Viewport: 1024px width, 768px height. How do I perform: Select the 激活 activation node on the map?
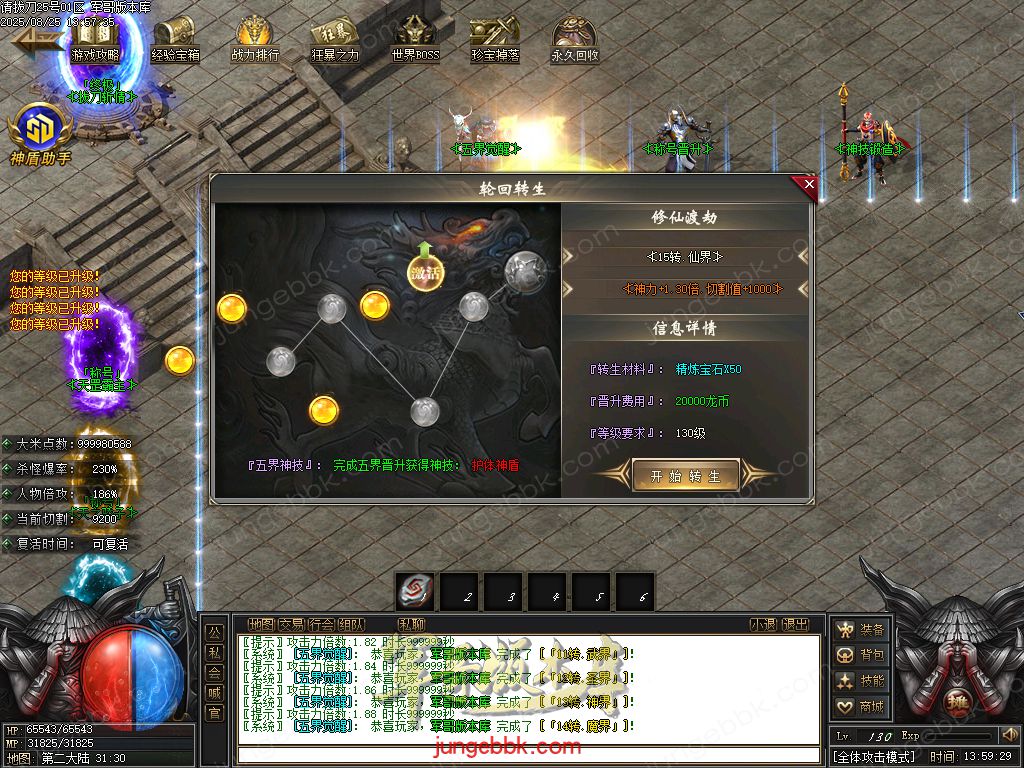click(425, 272)
